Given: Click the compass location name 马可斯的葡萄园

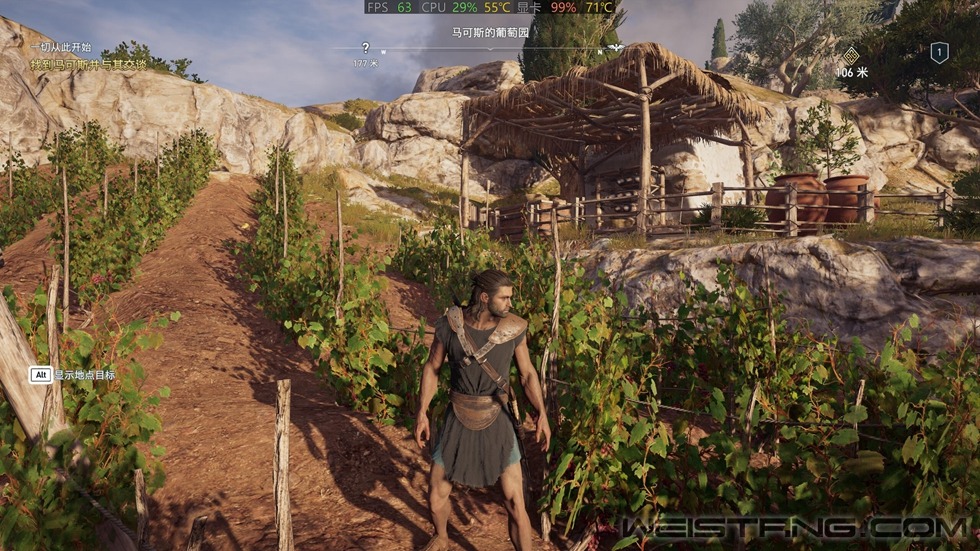Looking at the screenshot, I should coord(490,32).
